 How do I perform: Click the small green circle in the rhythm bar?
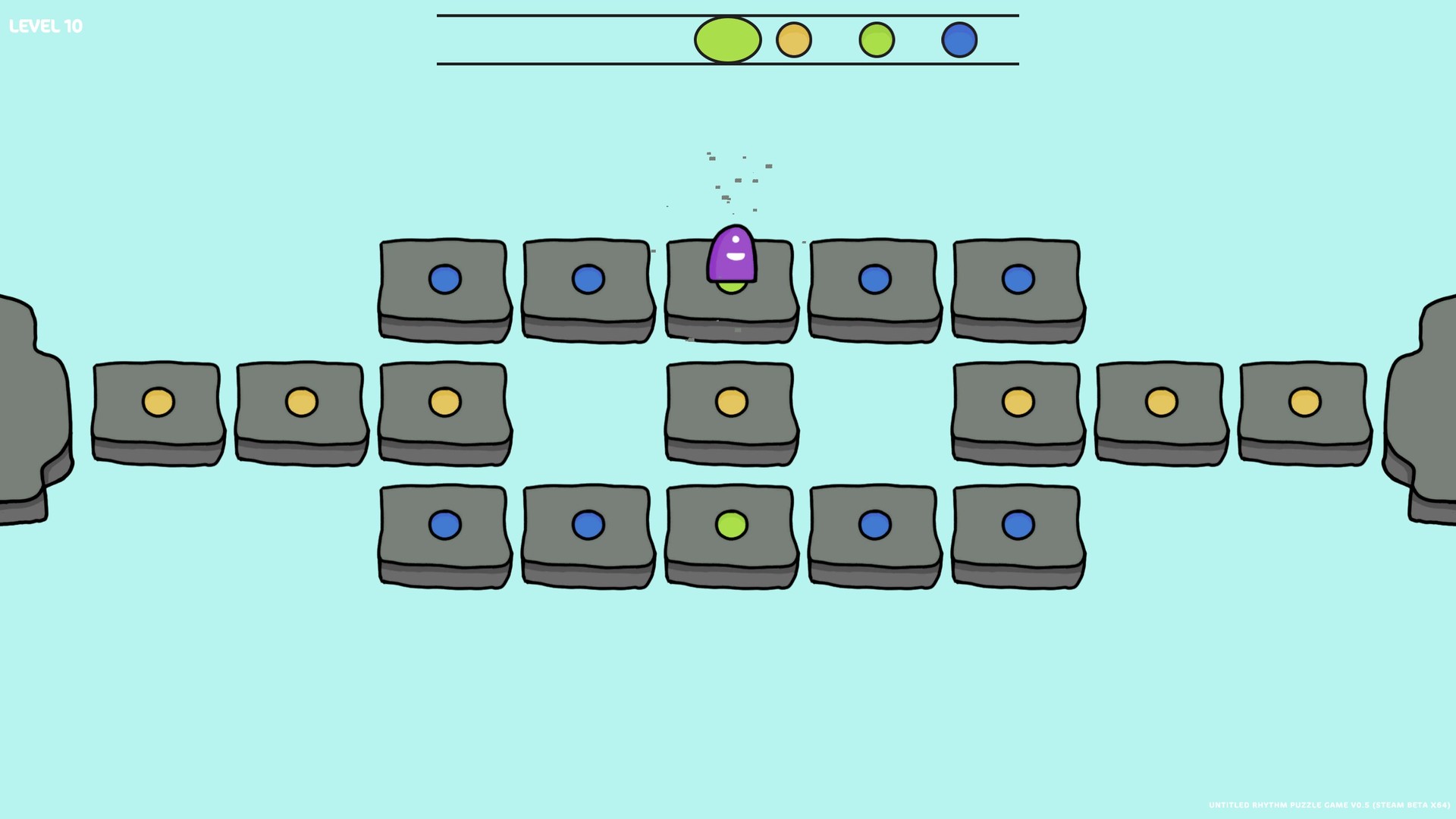click(876, 42)
